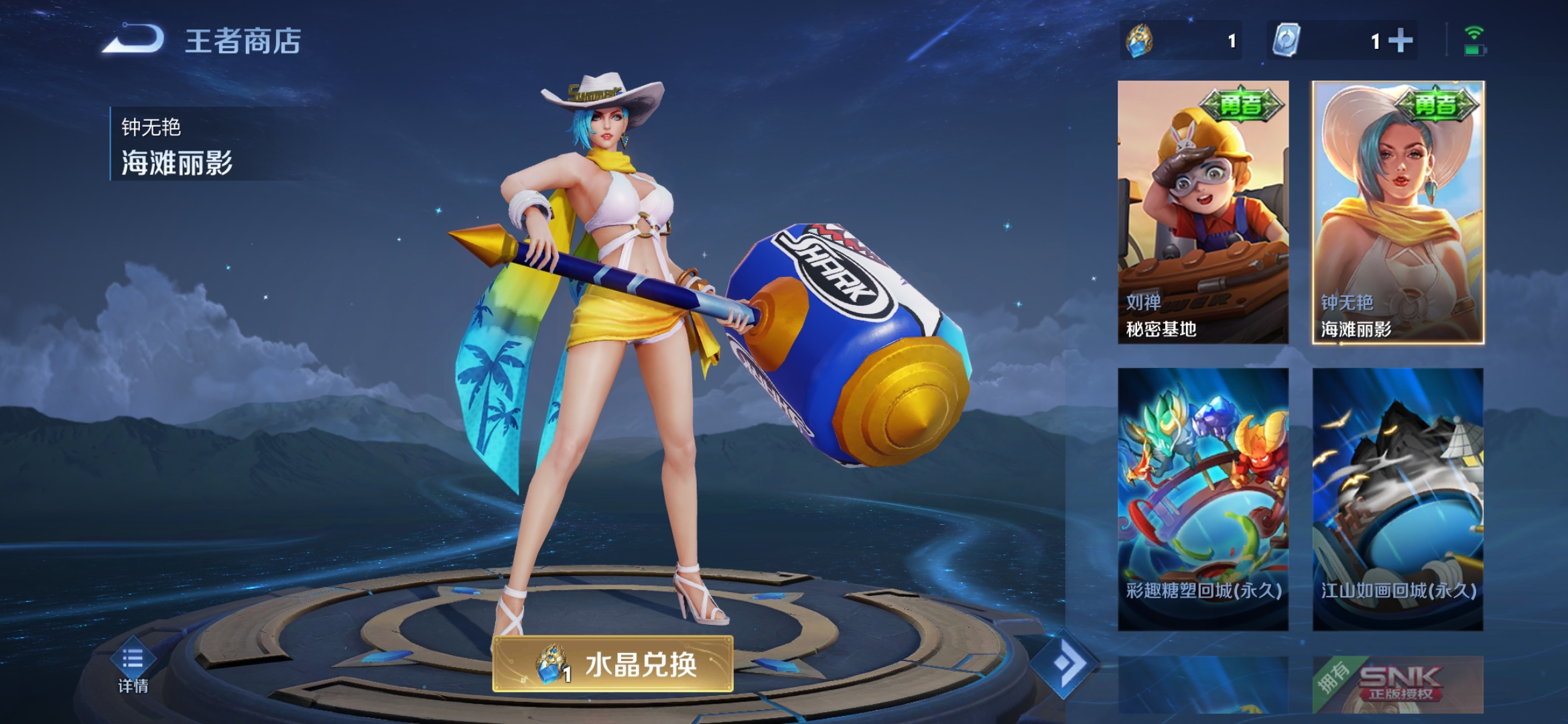Select the 江山如画回城 recall effect card
The image size is (1568, 724).
1398,499
